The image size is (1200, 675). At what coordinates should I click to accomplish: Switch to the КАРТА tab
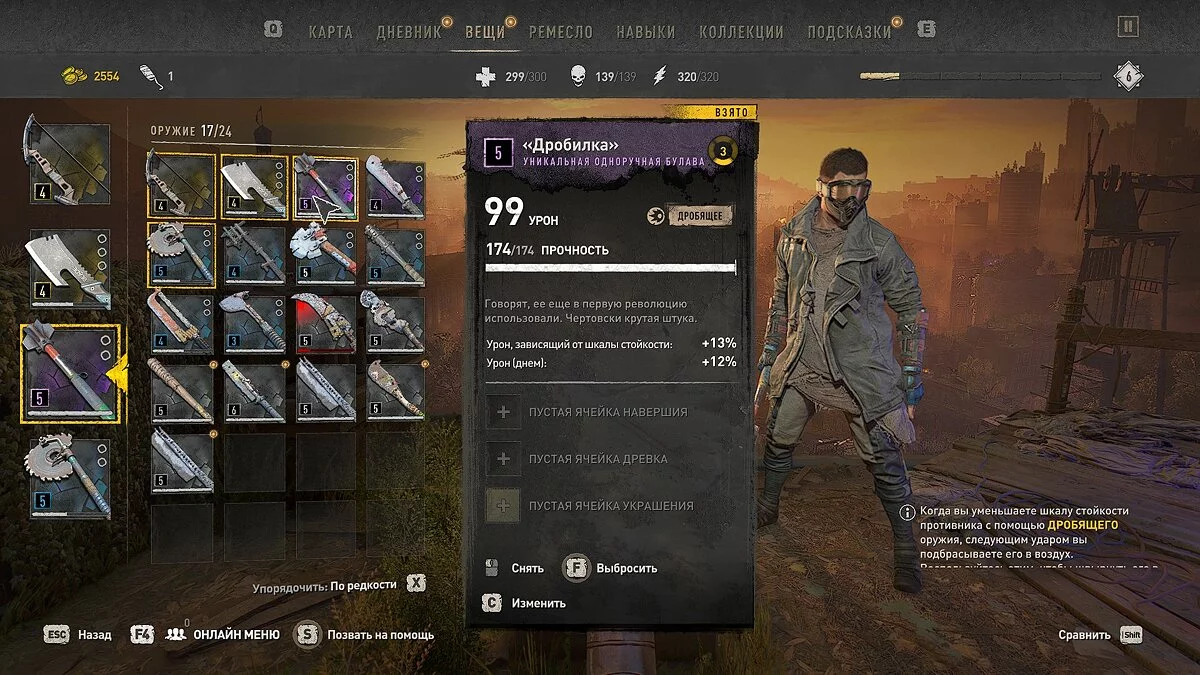pyautogui.click(x=330, y=31)
